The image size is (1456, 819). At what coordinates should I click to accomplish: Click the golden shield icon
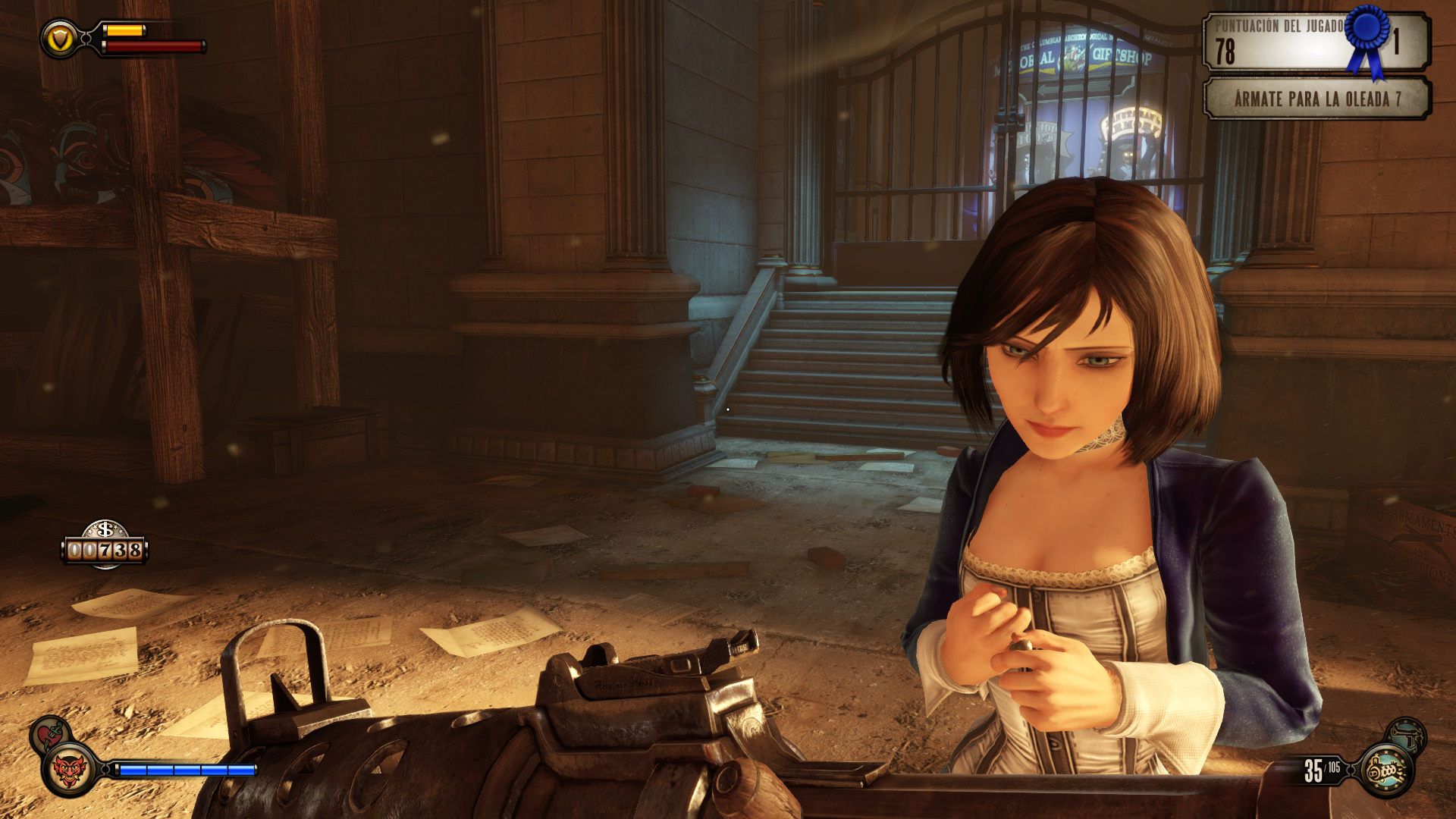click(x=59, y=38)
